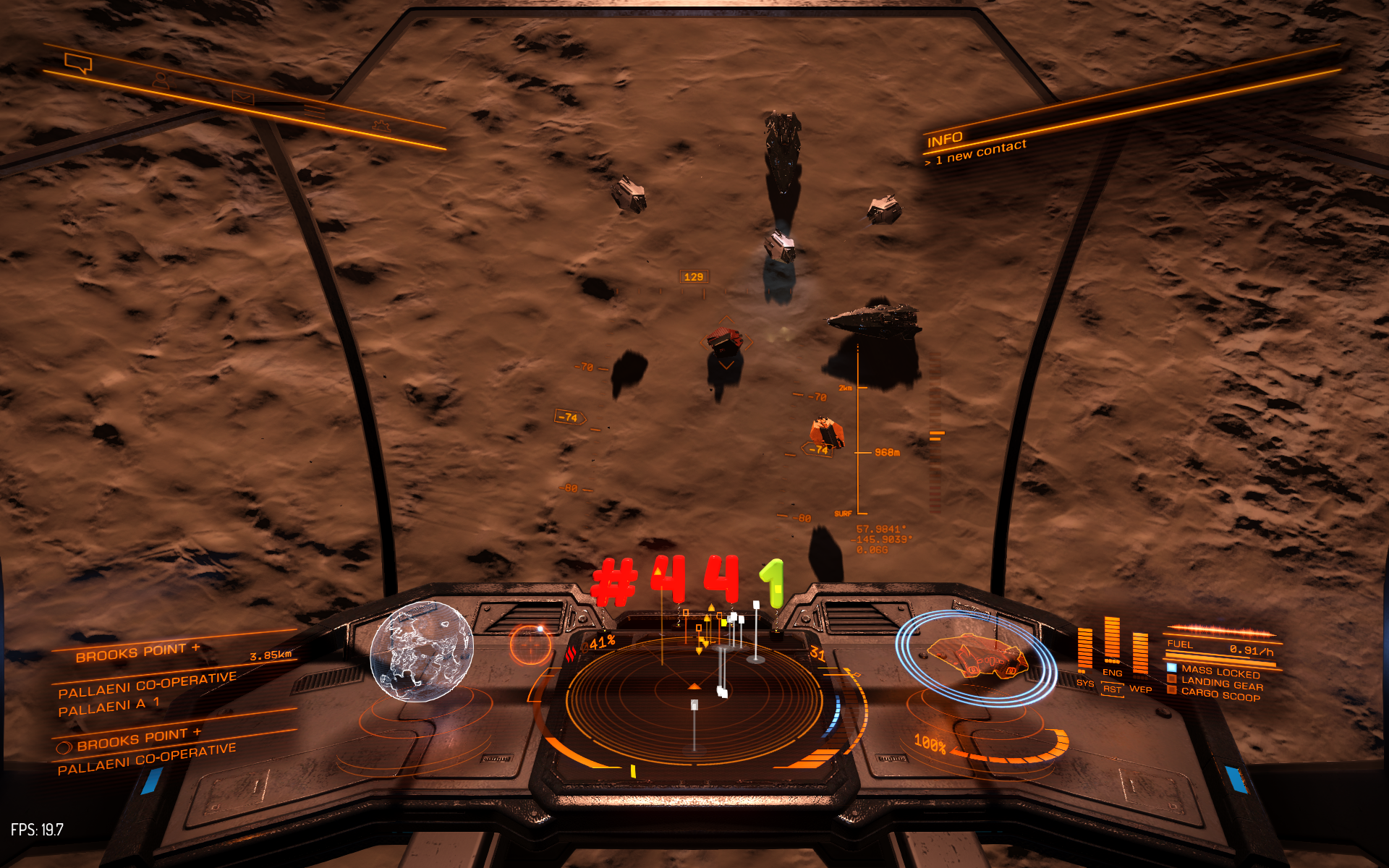Open the envelope inbox tab
1389x868 pixels.
[243, 96]
